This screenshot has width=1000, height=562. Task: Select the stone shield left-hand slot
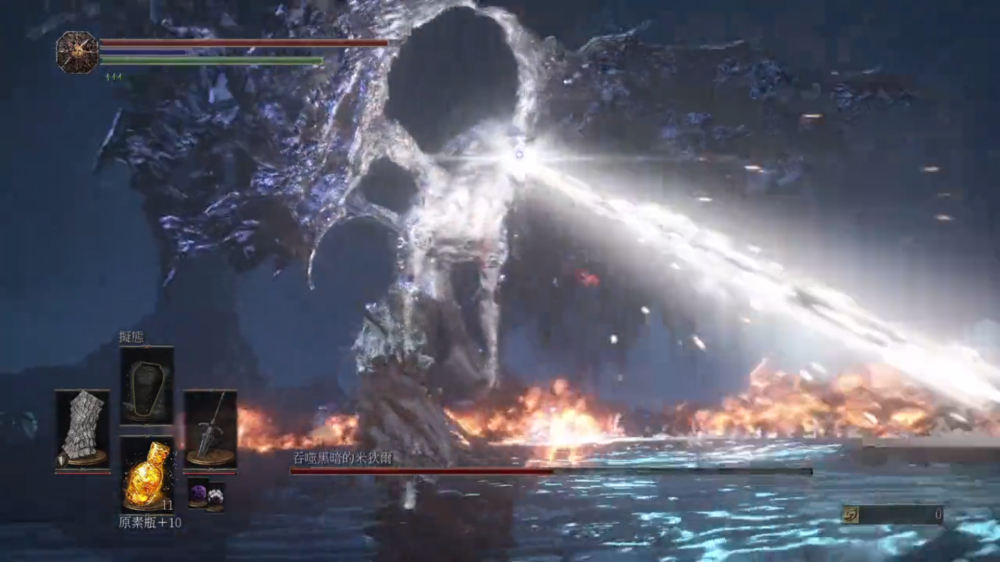pyautogui.click(x=82, y=428)
